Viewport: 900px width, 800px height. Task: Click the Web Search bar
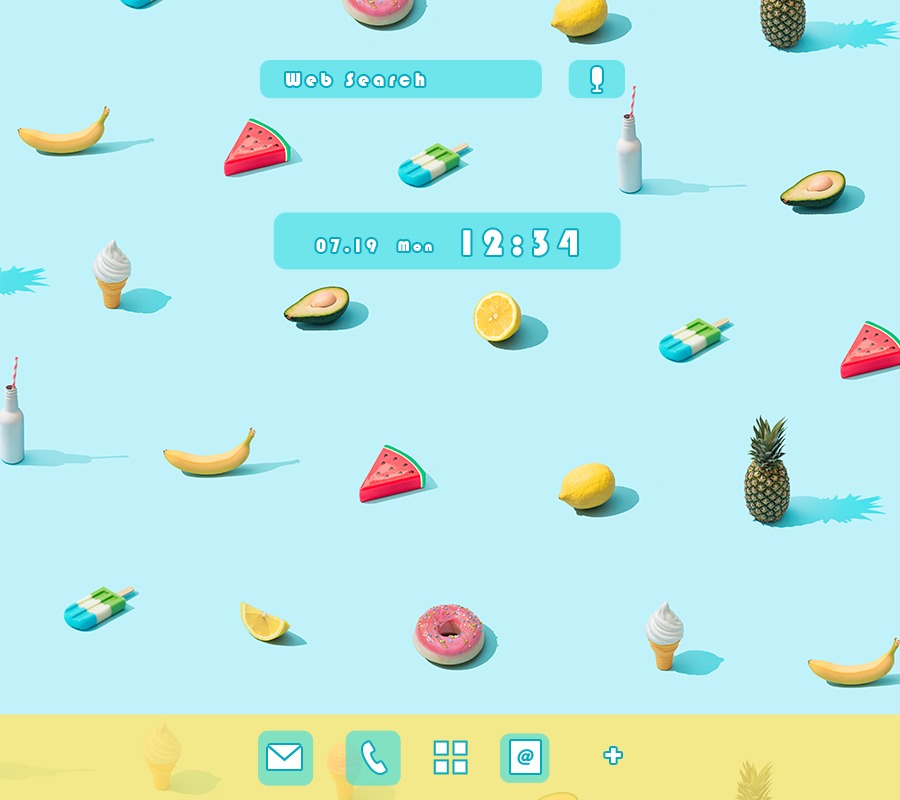pos(400,79)
